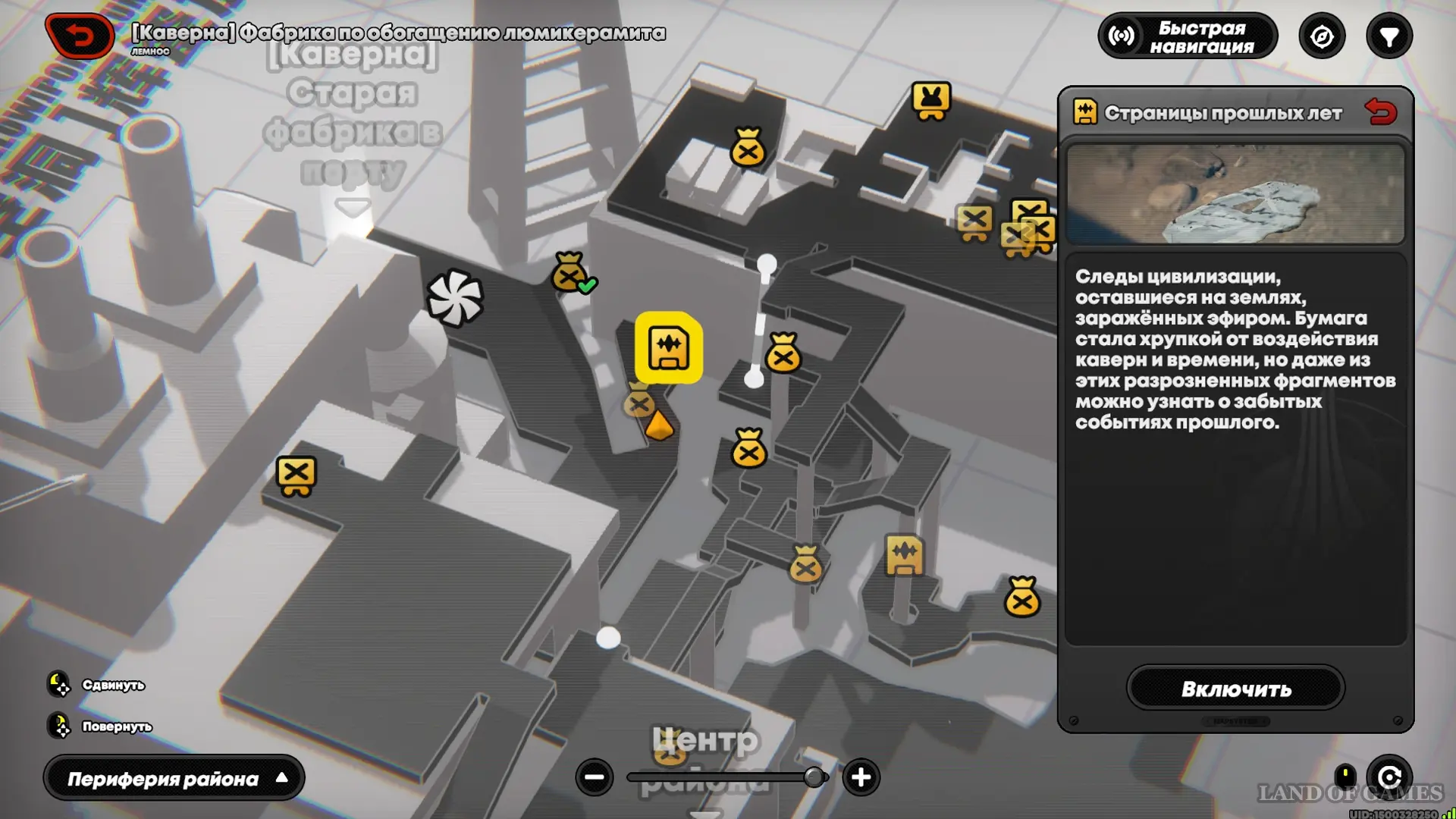Screen dimensions: 1456x819
Task: Zoom in with the plus button
Action: [861, 777]
